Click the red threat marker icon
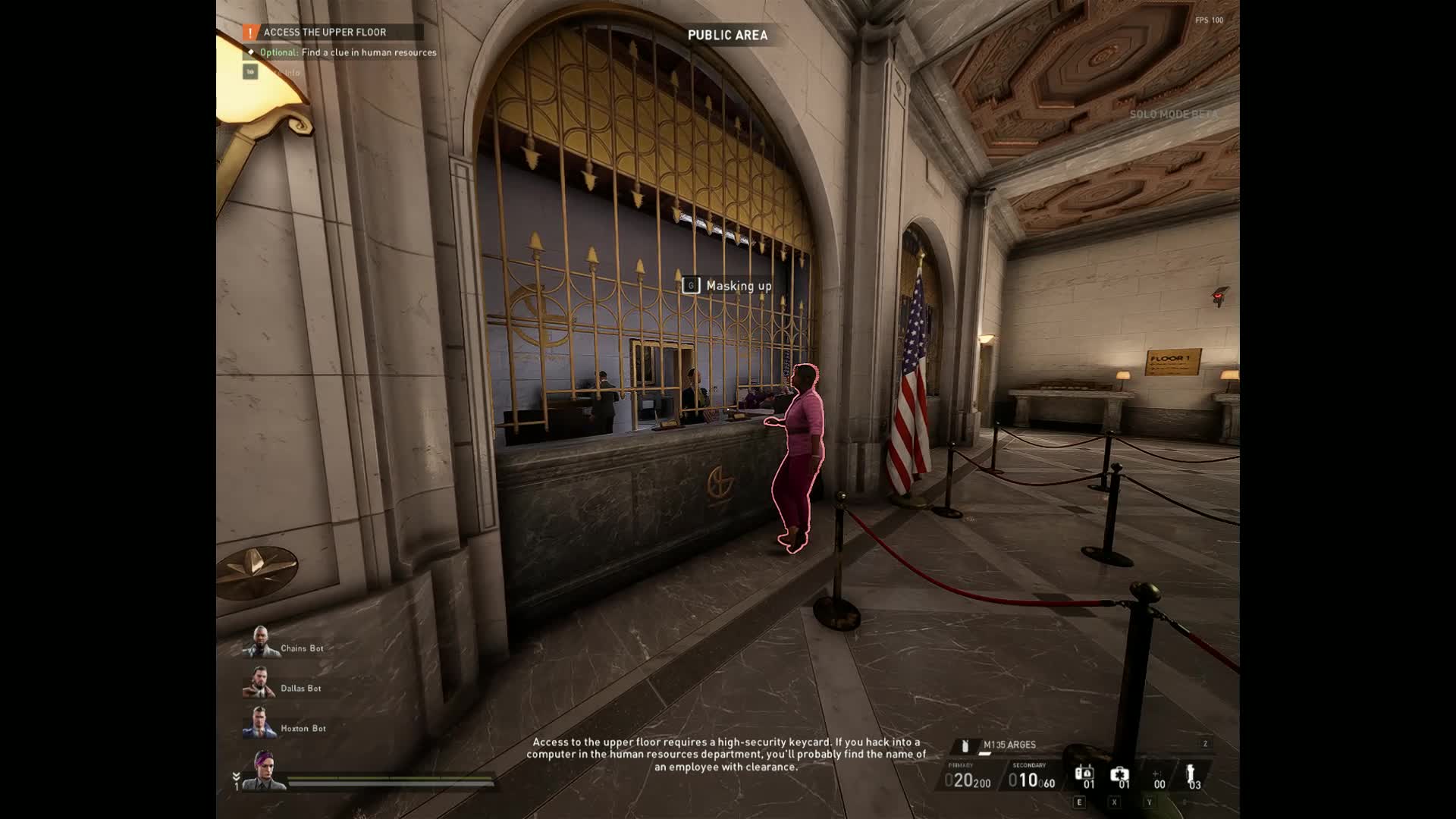Screen dimensions: 1456x819 [1219, 295]
